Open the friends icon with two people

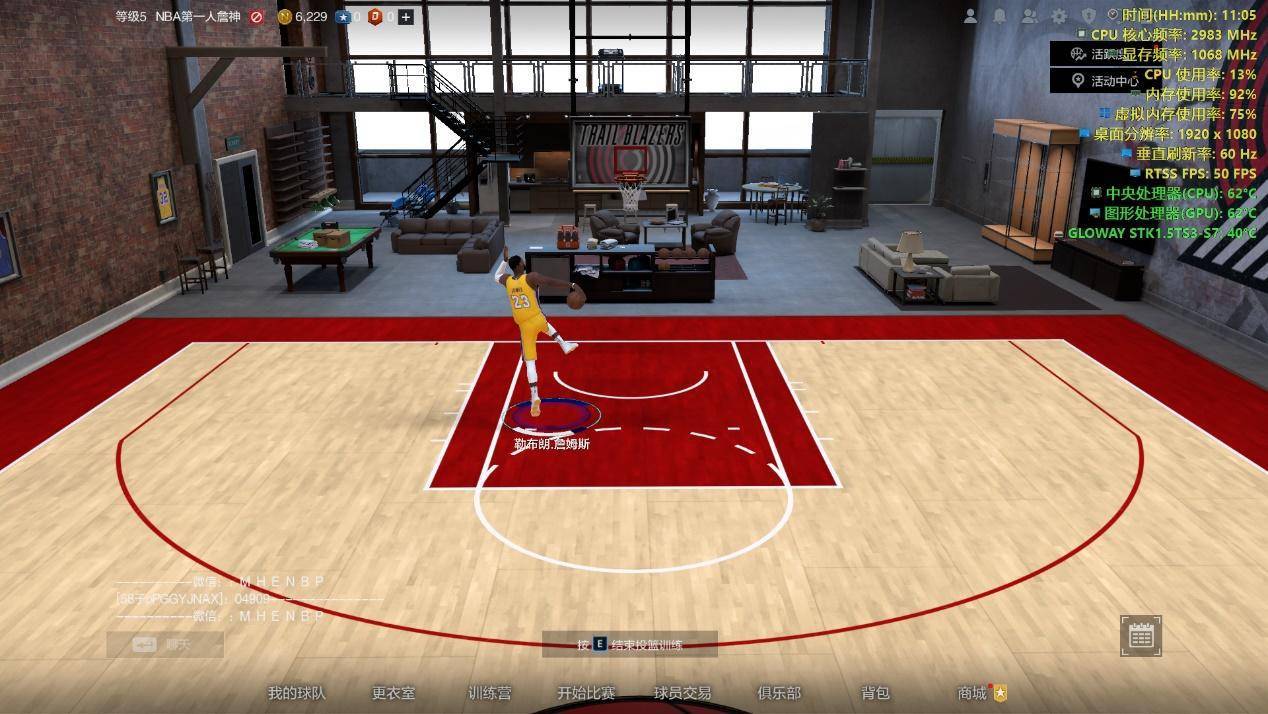click(1029, 16)
